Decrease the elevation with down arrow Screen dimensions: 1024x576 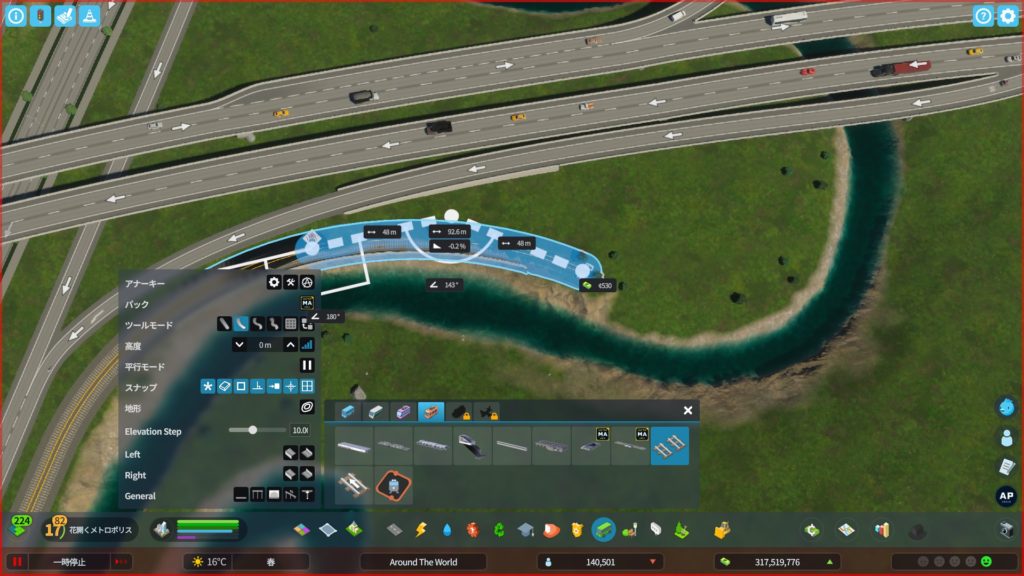pos(240,345)
